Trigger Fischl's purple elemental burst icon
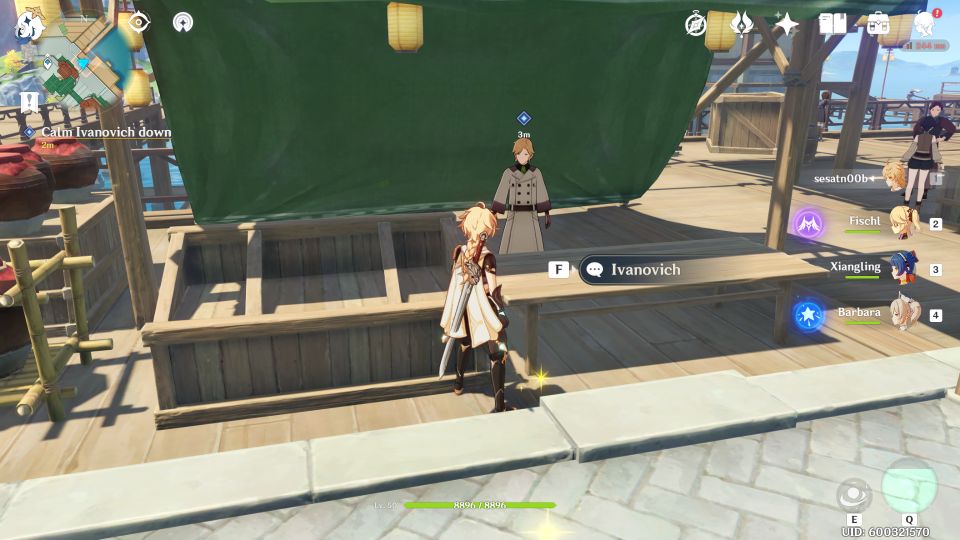This screenshot has height=540, width=960. [x=808, y=224]
